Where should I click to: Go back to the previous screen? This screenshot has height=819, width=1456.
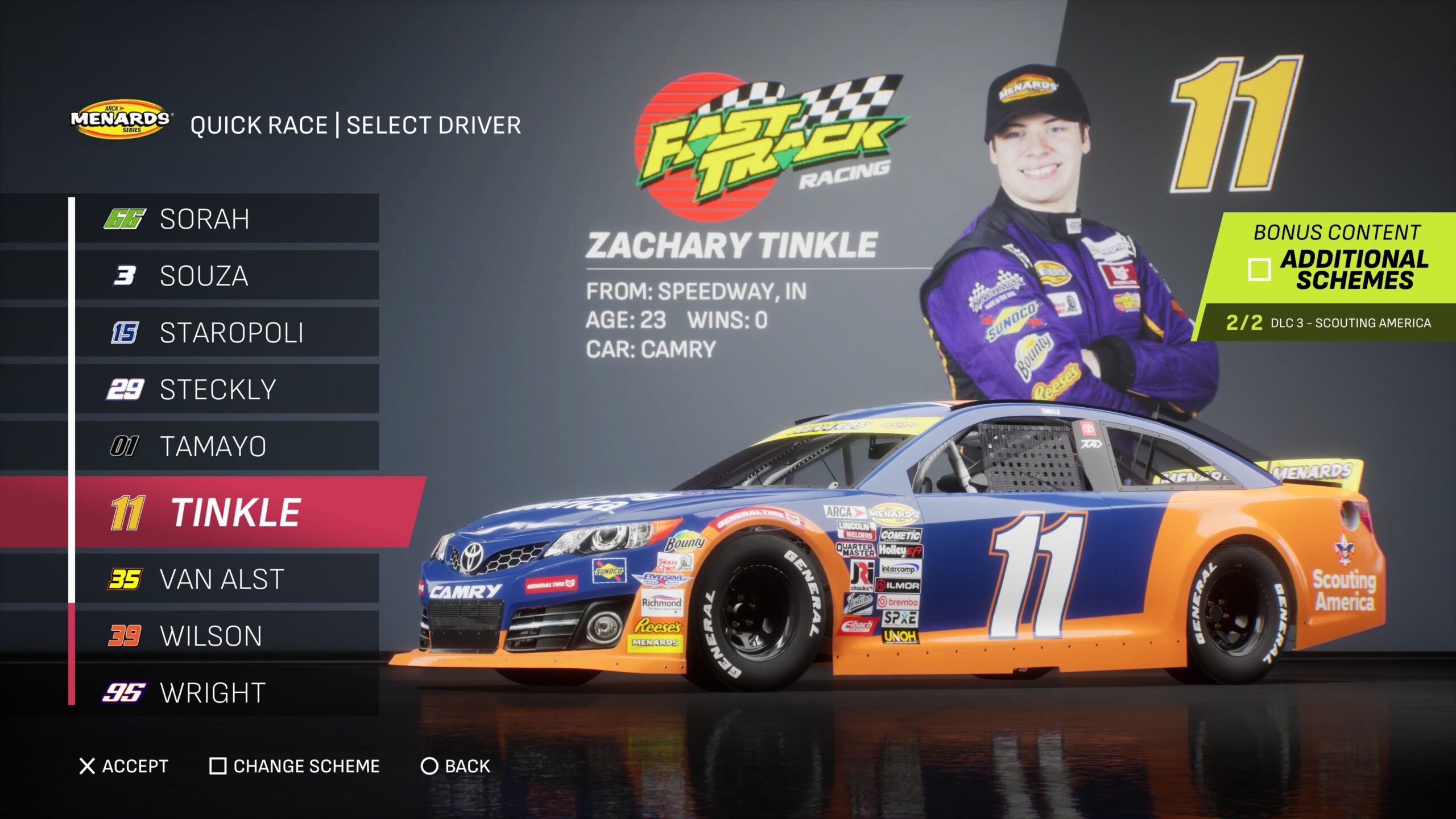point(456,766)
